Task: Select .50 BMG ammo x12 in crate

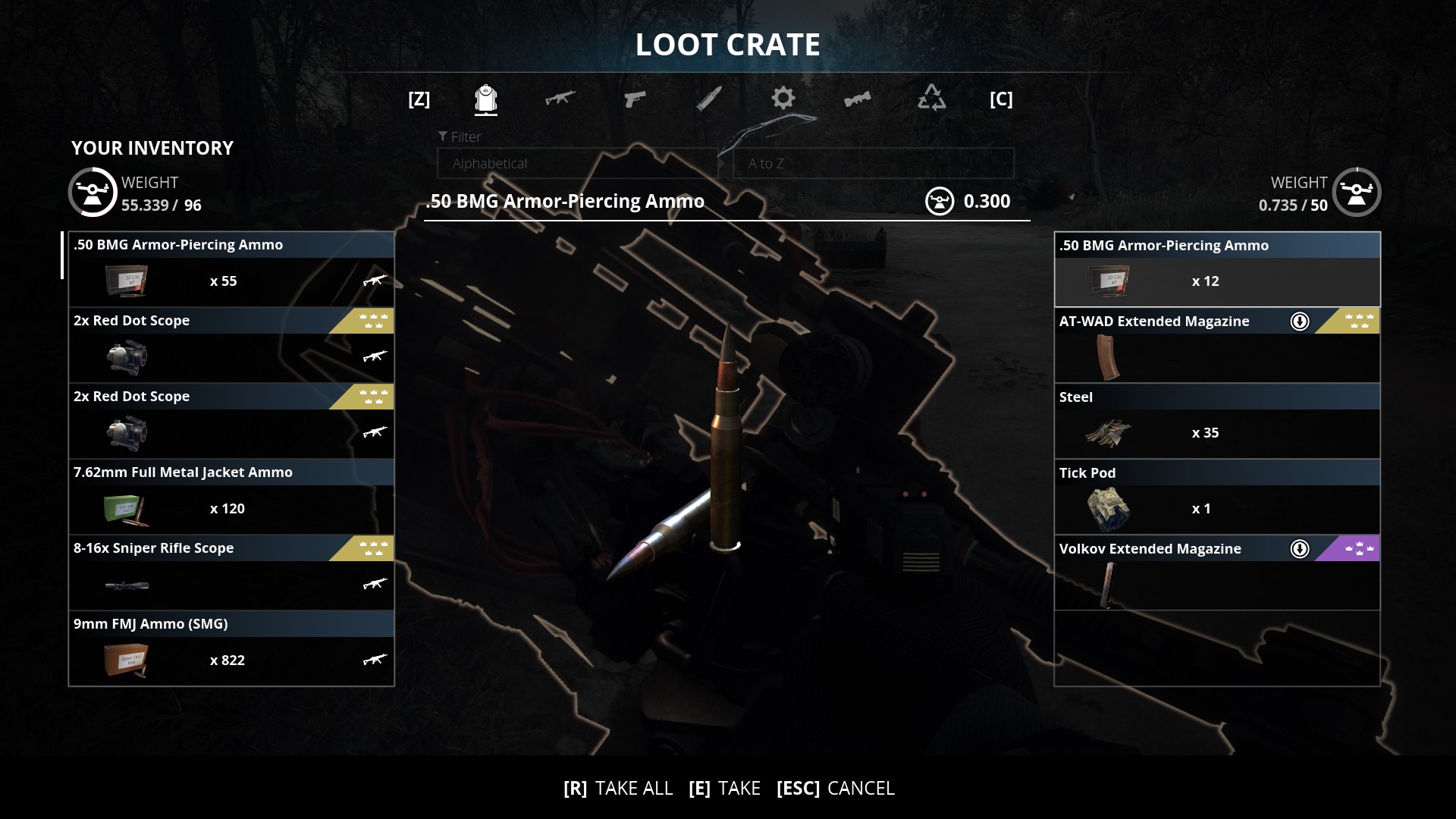Action: click(1216, 270)
